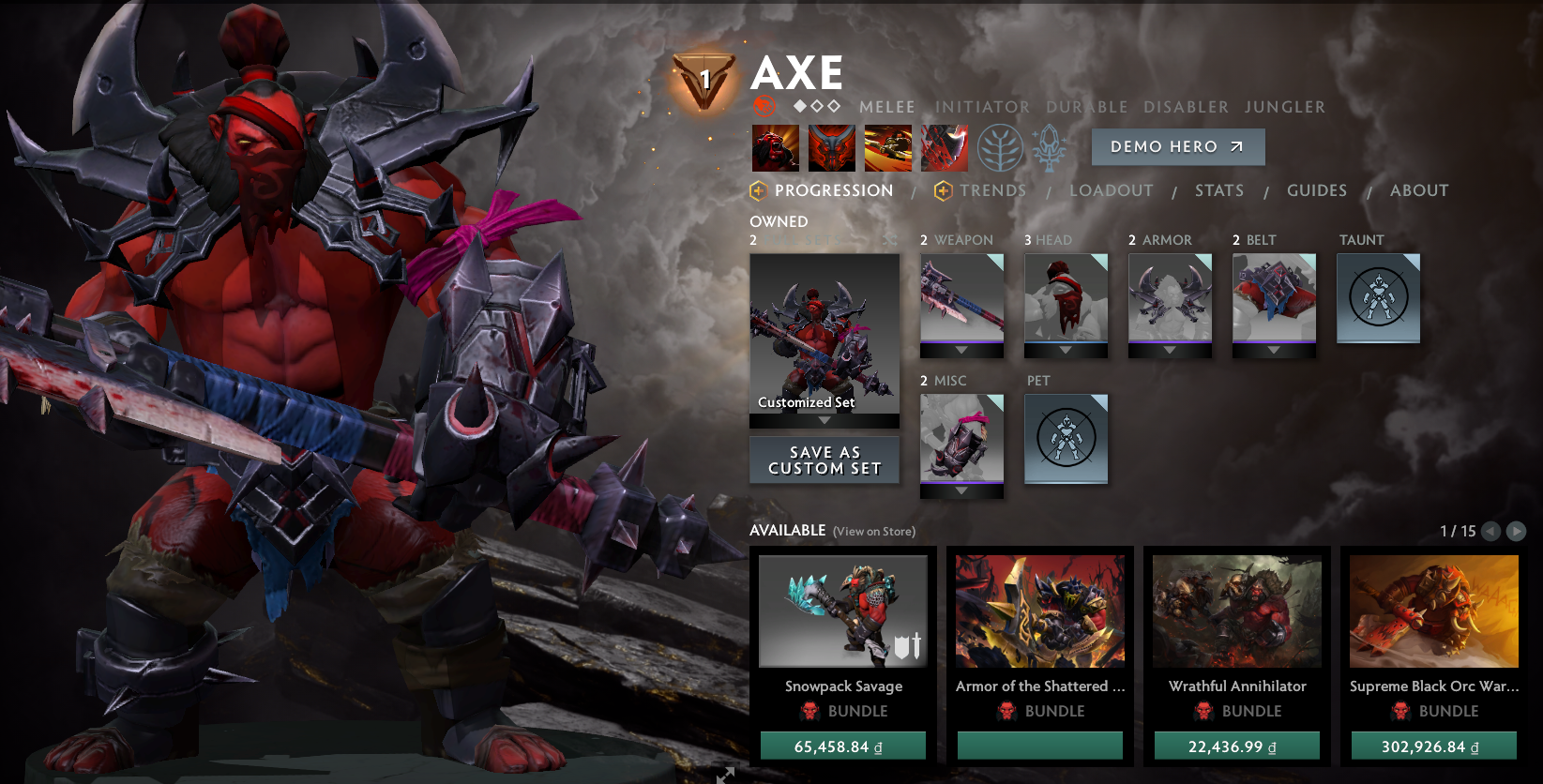This screenshot has width=1543, height=784.
Task: Click the Counter Helix ability icon
Action: pyautogui.click(x=888, y=147)
